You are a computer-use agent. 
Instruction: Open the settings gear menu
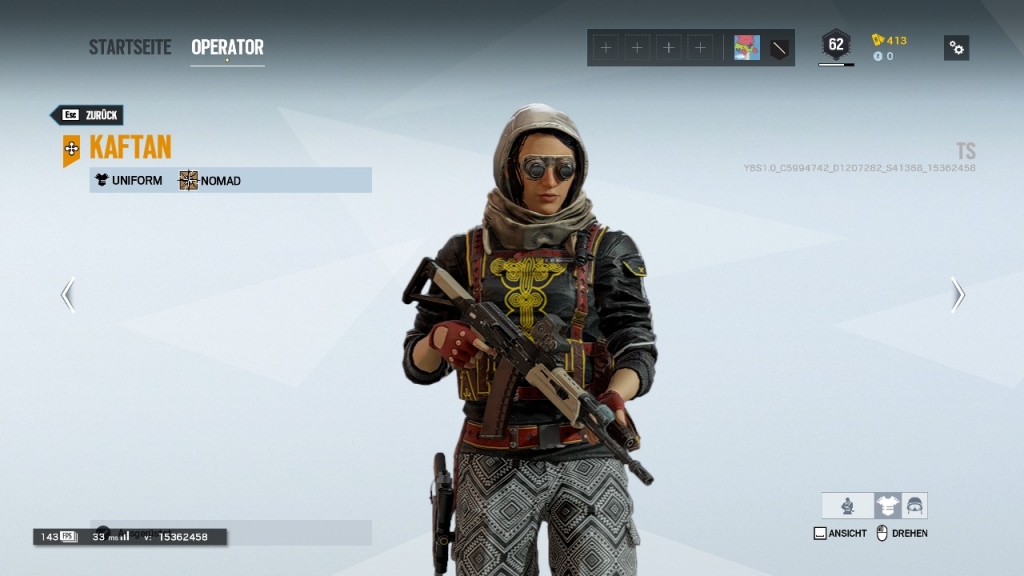coord(956,48)
